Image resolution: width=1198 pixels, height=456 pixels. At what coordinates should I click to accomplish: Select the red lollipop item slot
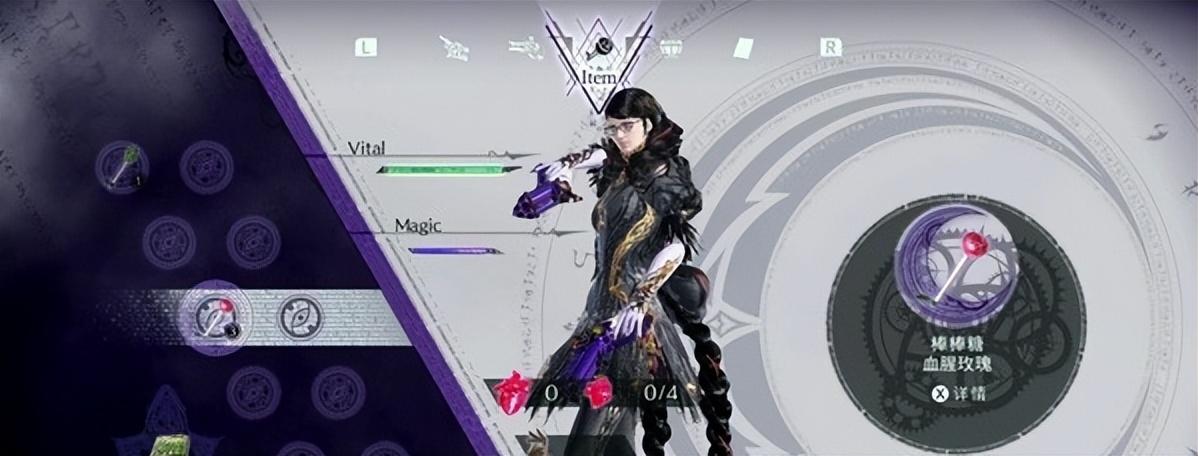click(x=214, y=315)
